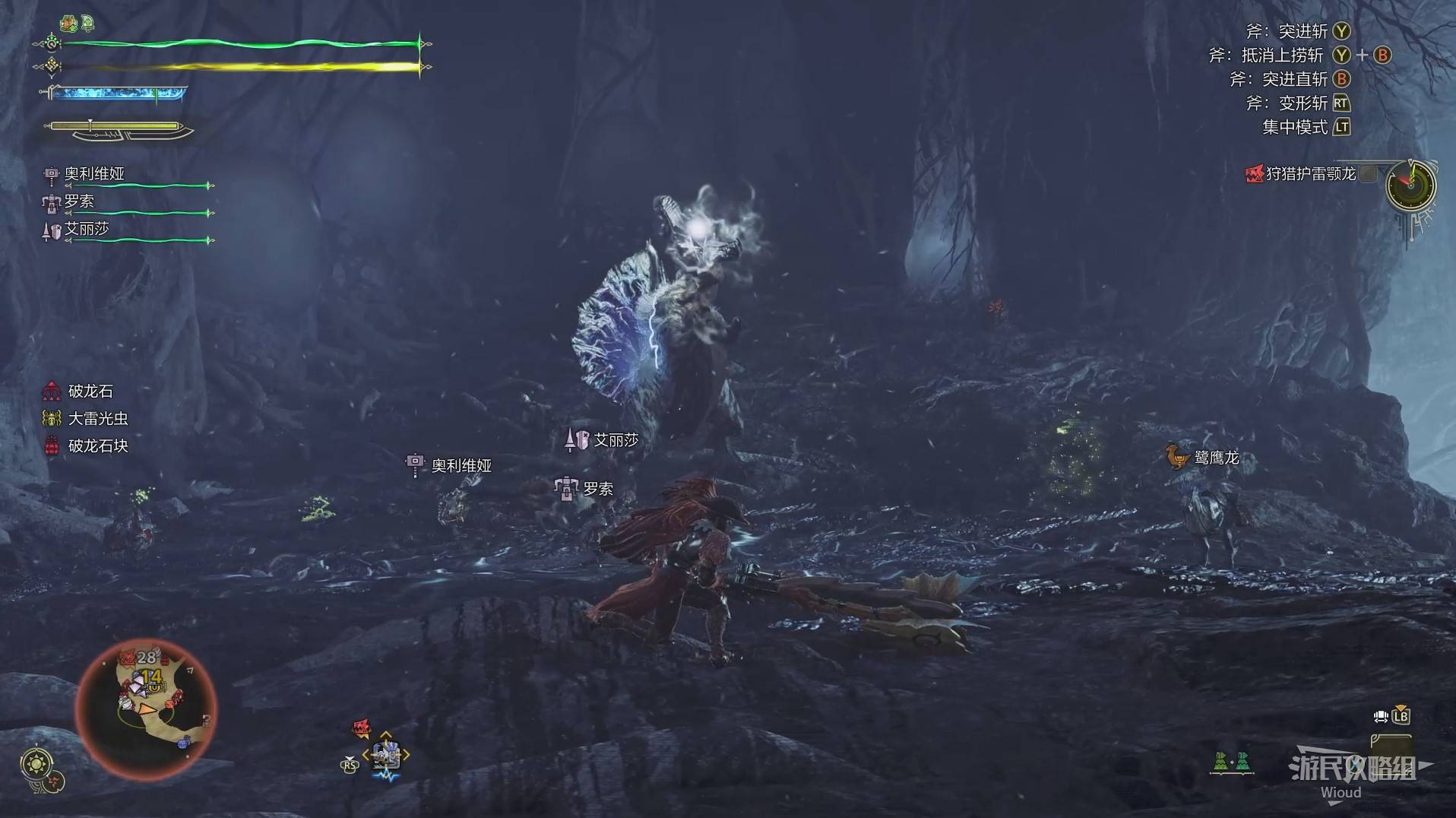1456x818 pixels.
Task: Select 奥利维娅 in the party member list
Action: (x=93, y=174)
